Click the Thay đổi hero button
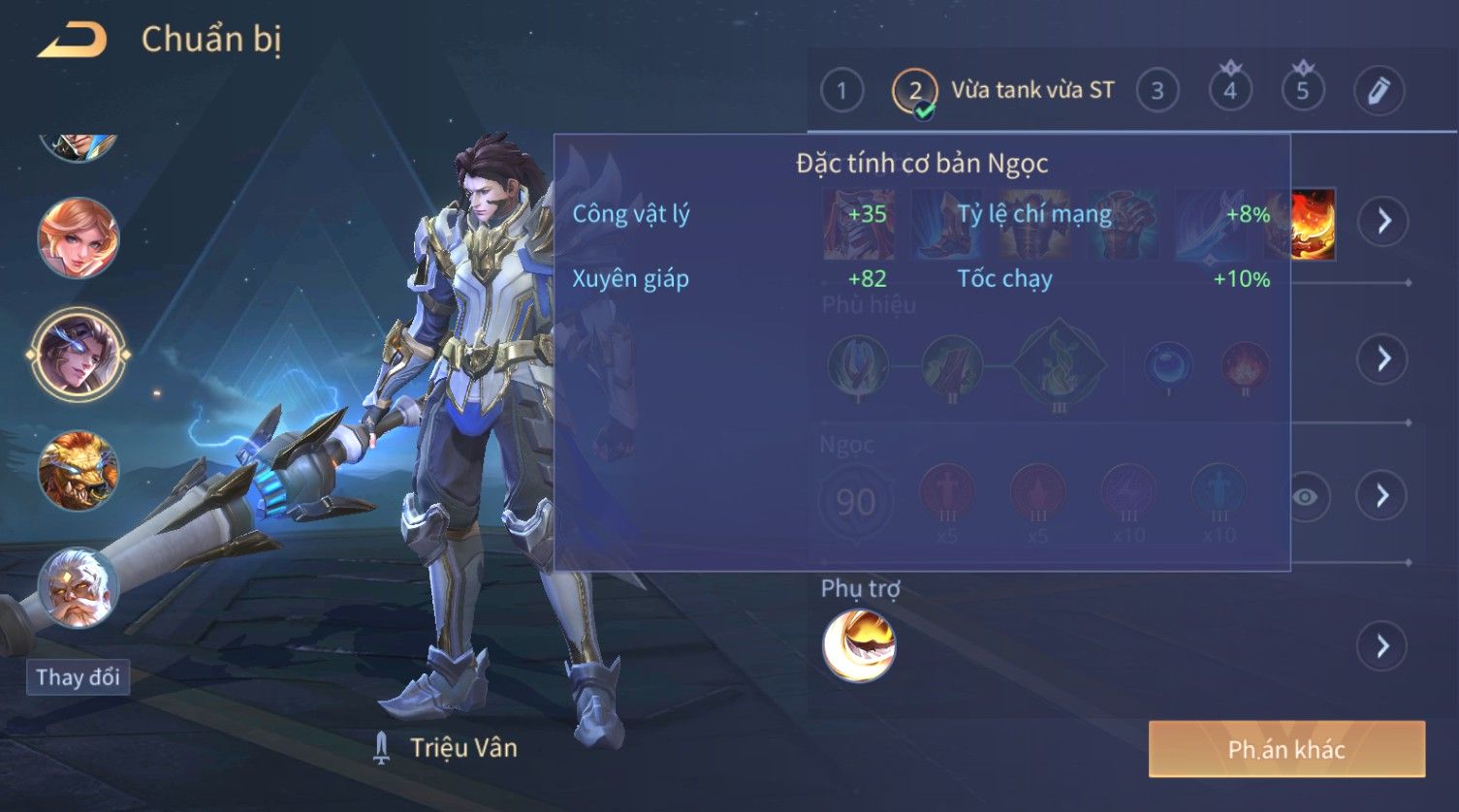The image size is (1459, 812). click(x=78, y=676)
